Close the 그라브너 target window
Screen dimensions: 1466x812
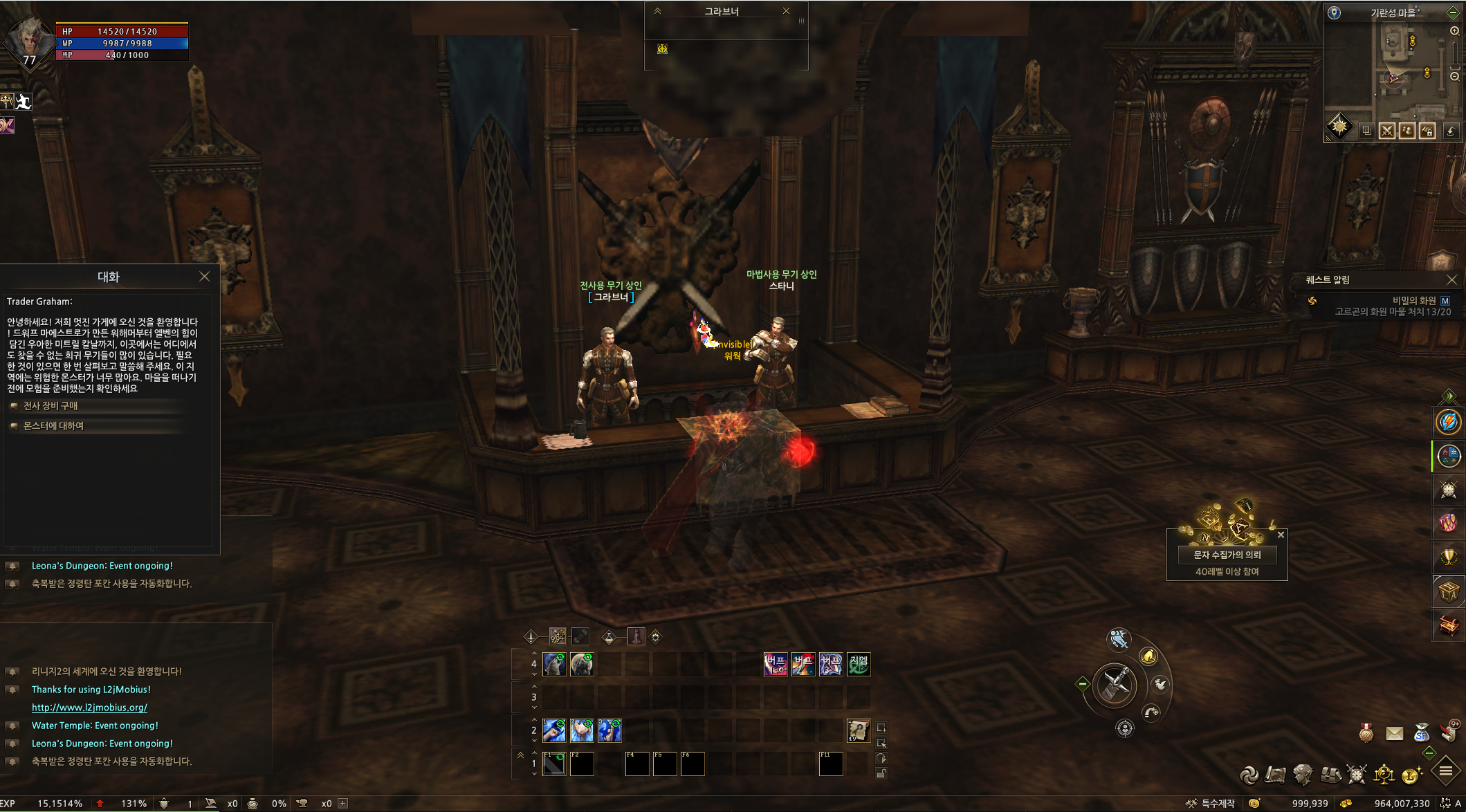click(786, 11)
